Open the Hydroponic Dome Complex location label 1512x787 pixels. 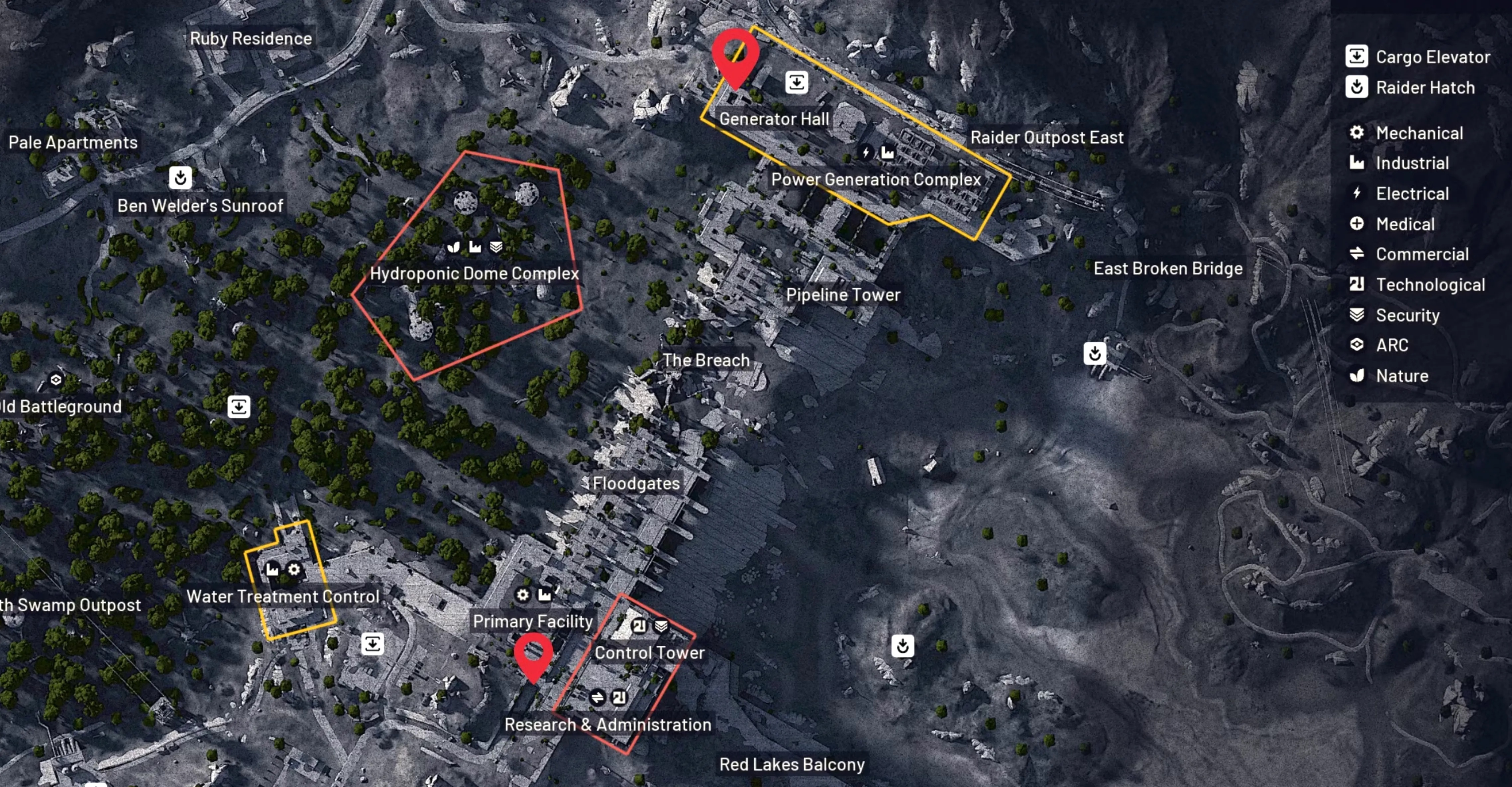point(474,274)
